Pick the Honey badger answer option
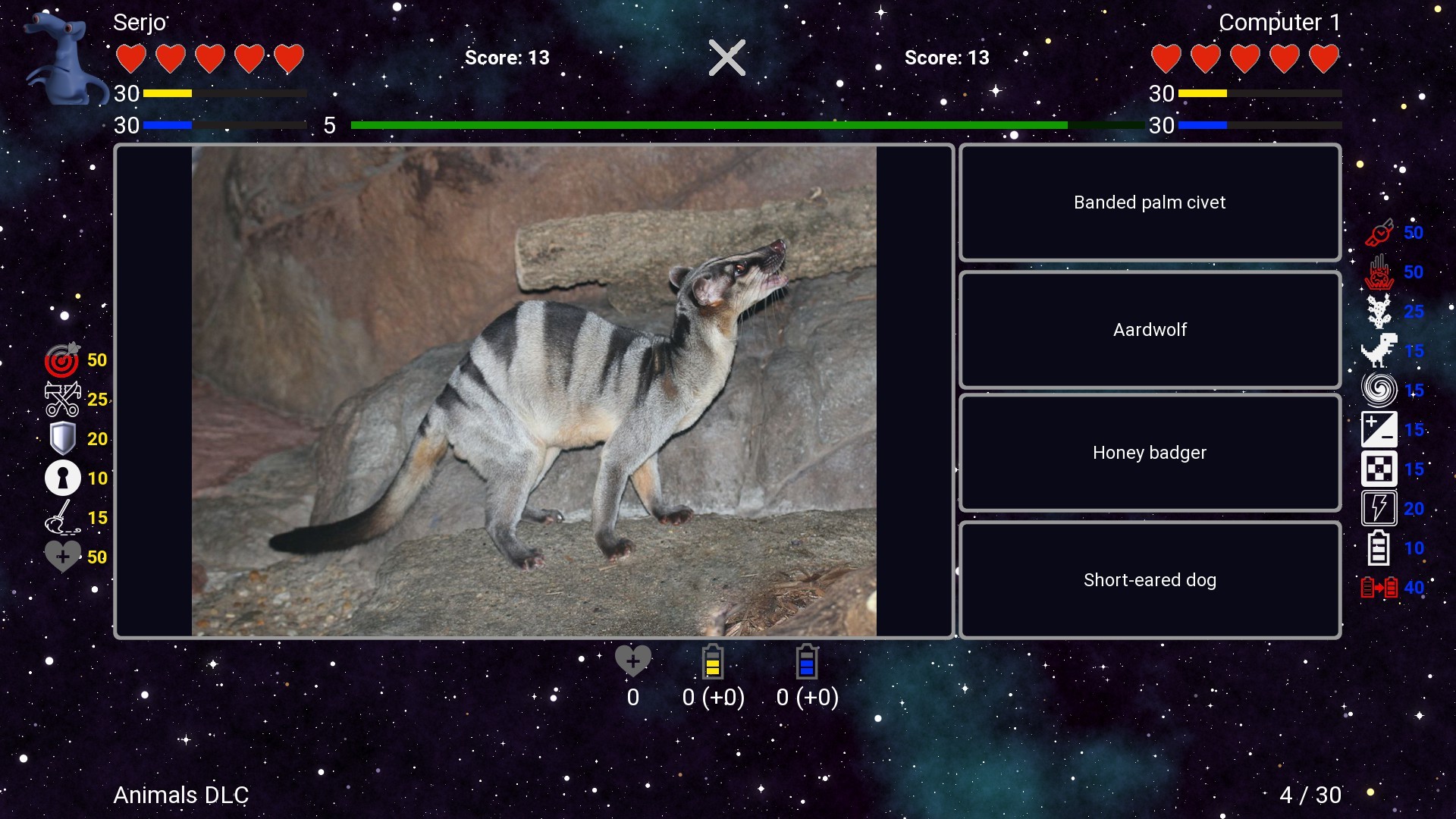Screen dimensions: 1456x819 tap(1149, 453)
